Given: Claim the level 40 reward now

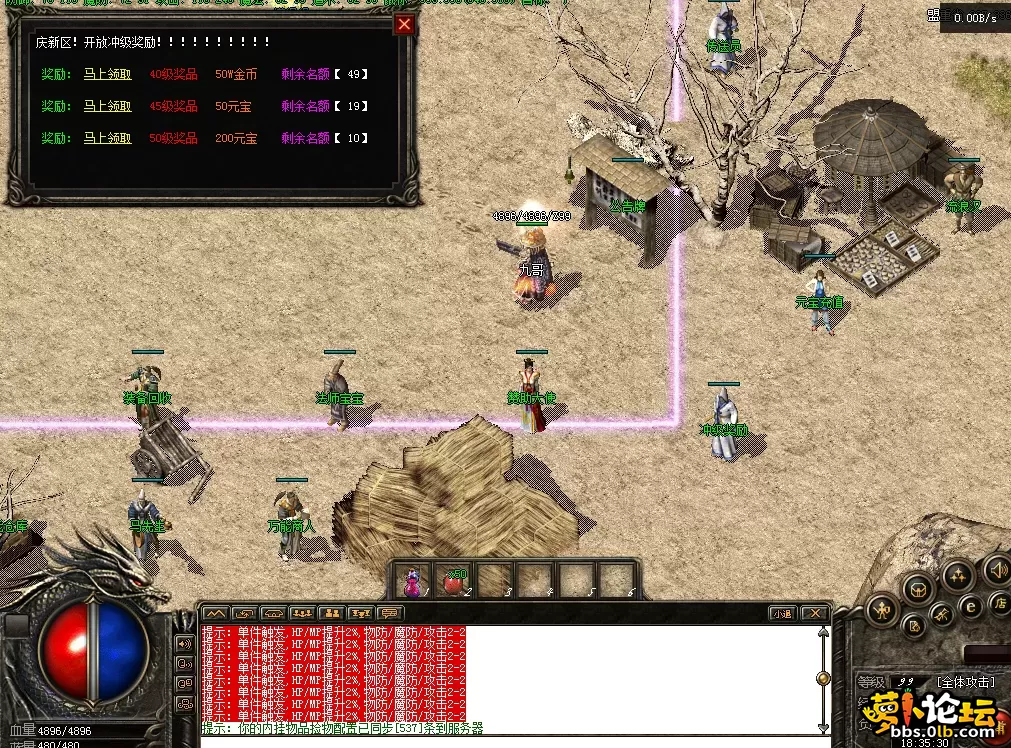Looking at the screenshot, I should pos(107,74).
